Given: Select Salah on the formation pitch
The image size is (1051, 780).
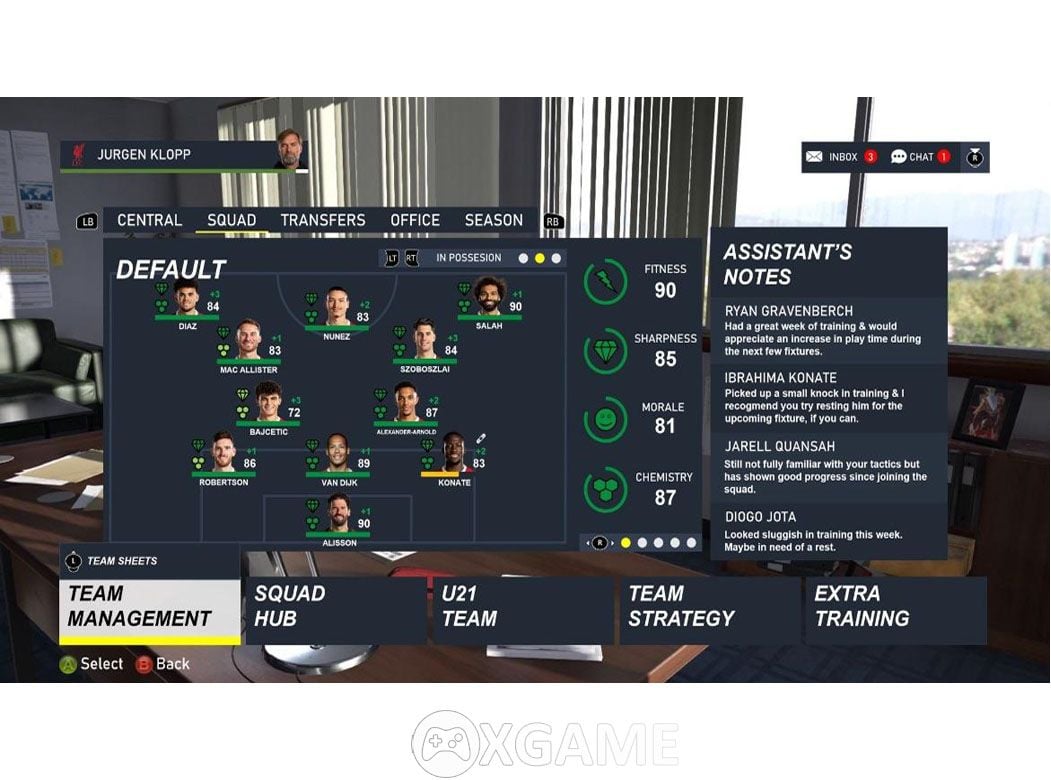Looking at the screenshot, I should click(489, 299).
